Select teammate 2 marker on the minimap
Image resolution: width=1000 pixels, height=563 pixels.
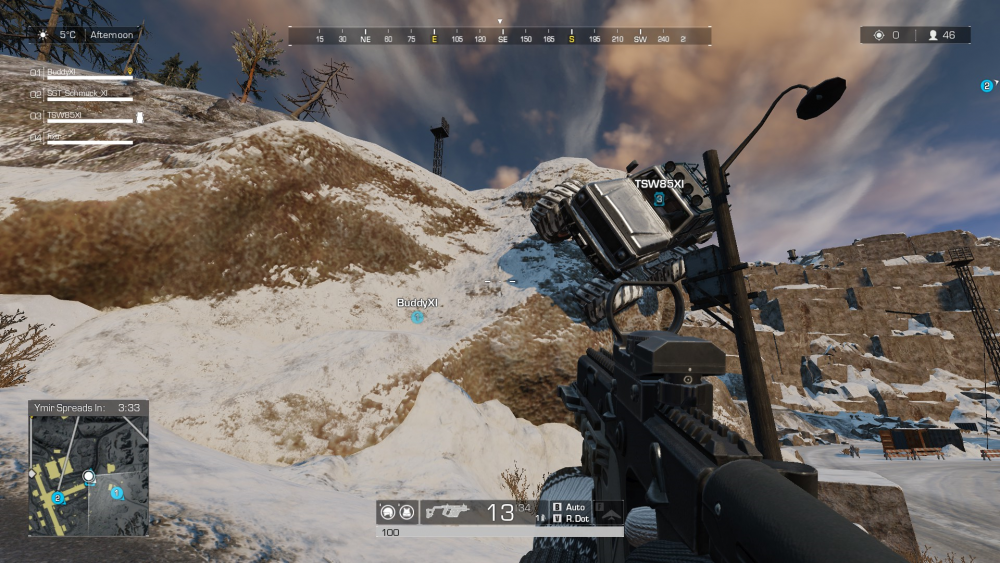tap(58, 497)
